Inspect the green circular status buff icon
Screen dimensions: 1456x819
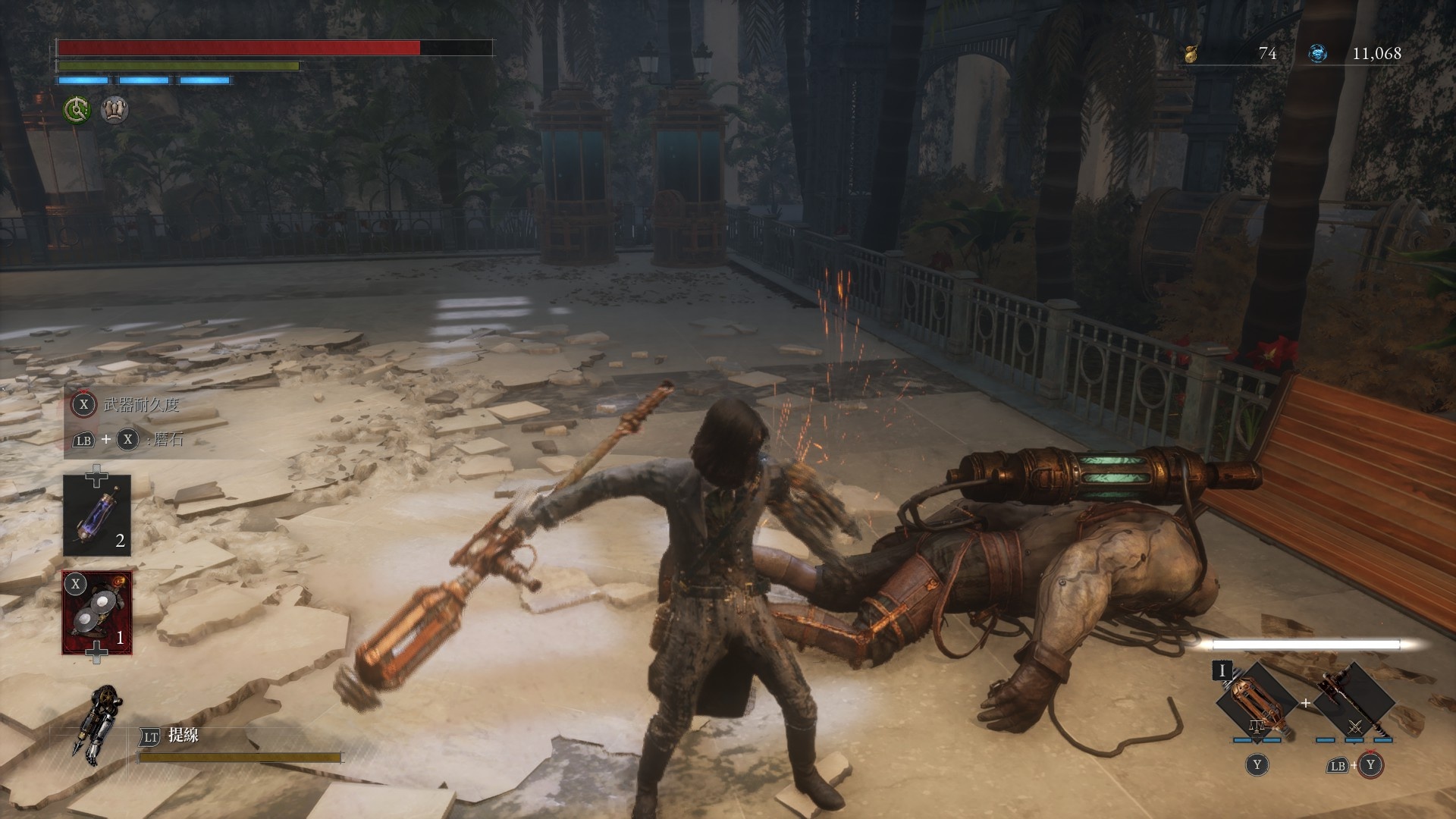pos(77,110)
